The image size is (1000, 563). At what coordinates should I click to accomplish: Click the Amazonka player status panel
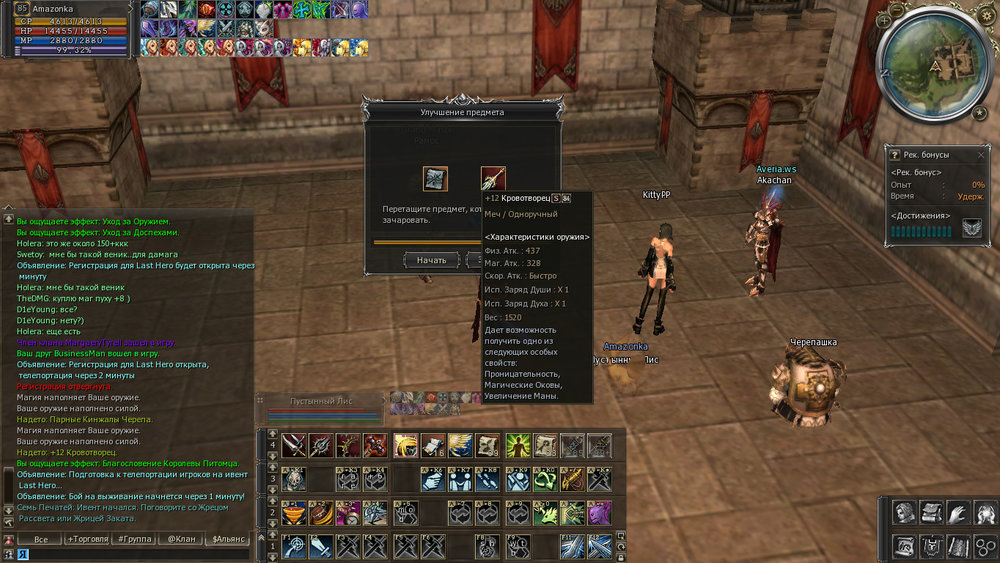[x=70, y=28]
